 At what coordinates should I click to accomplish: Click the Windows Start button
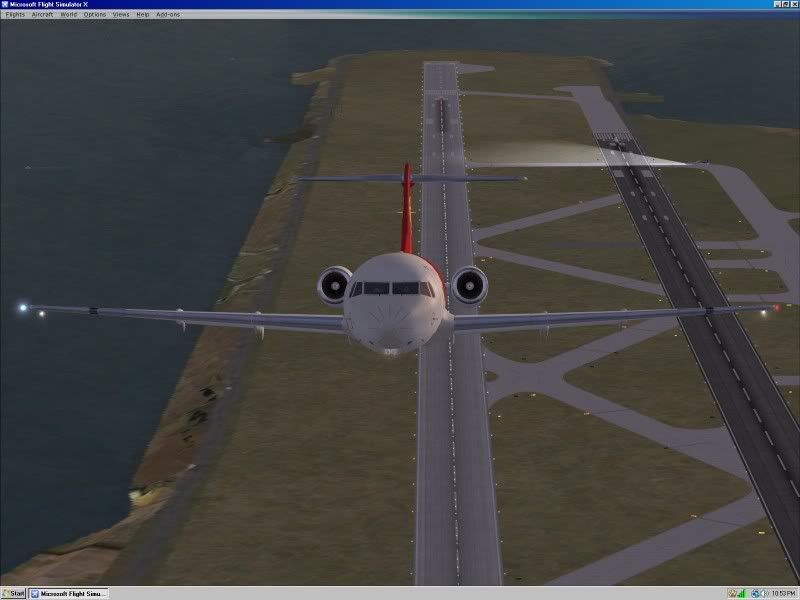pos(14,593)
